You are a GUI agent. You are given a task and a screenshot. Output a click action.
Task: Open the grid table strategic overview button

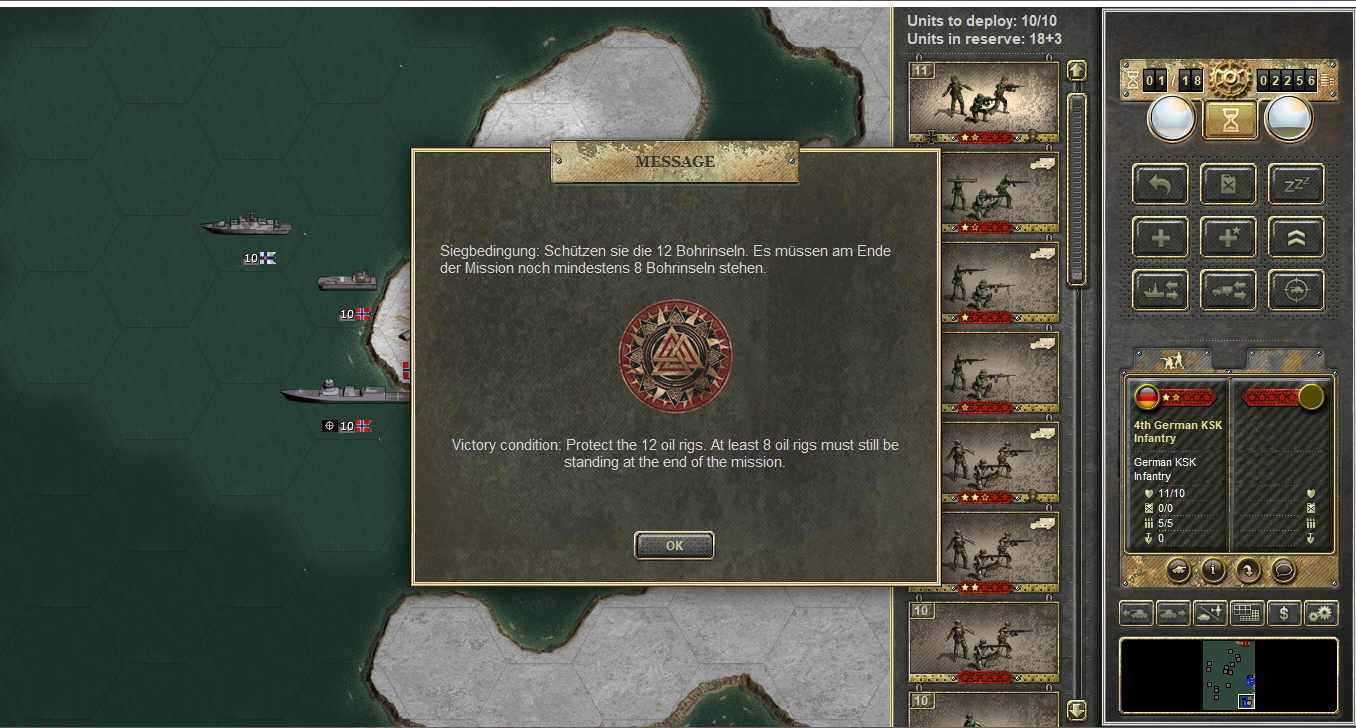[1246, 613]
